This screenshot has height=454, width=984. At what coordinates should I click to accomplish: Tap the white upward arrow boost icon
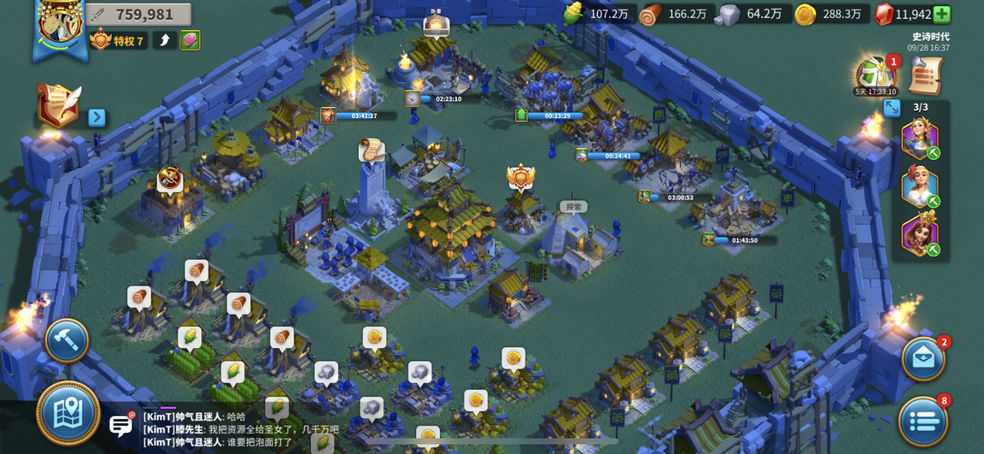coord(164,41)
